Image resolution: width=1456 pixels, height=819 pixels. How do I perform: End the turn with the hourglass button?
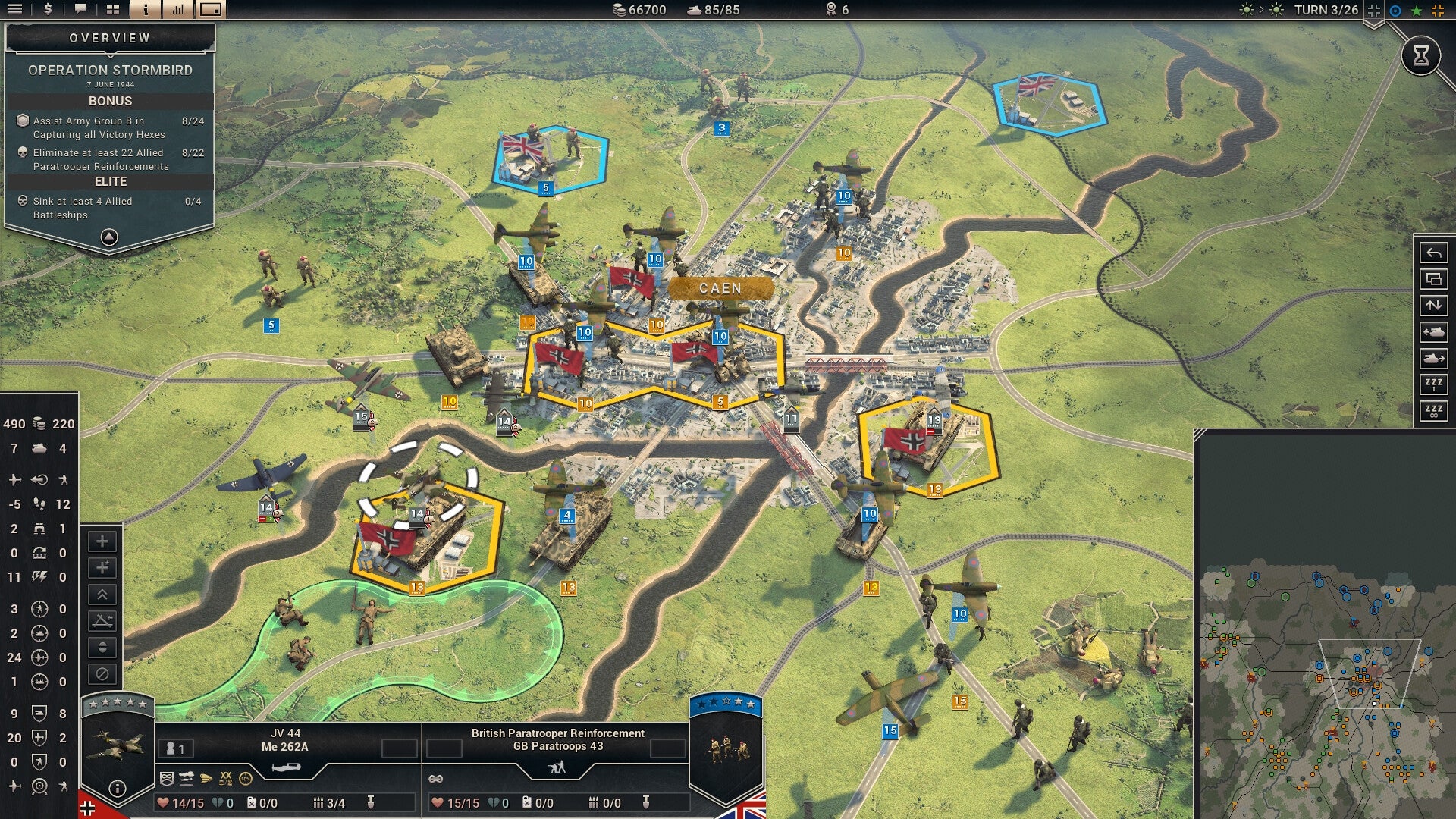point(1422,55)
